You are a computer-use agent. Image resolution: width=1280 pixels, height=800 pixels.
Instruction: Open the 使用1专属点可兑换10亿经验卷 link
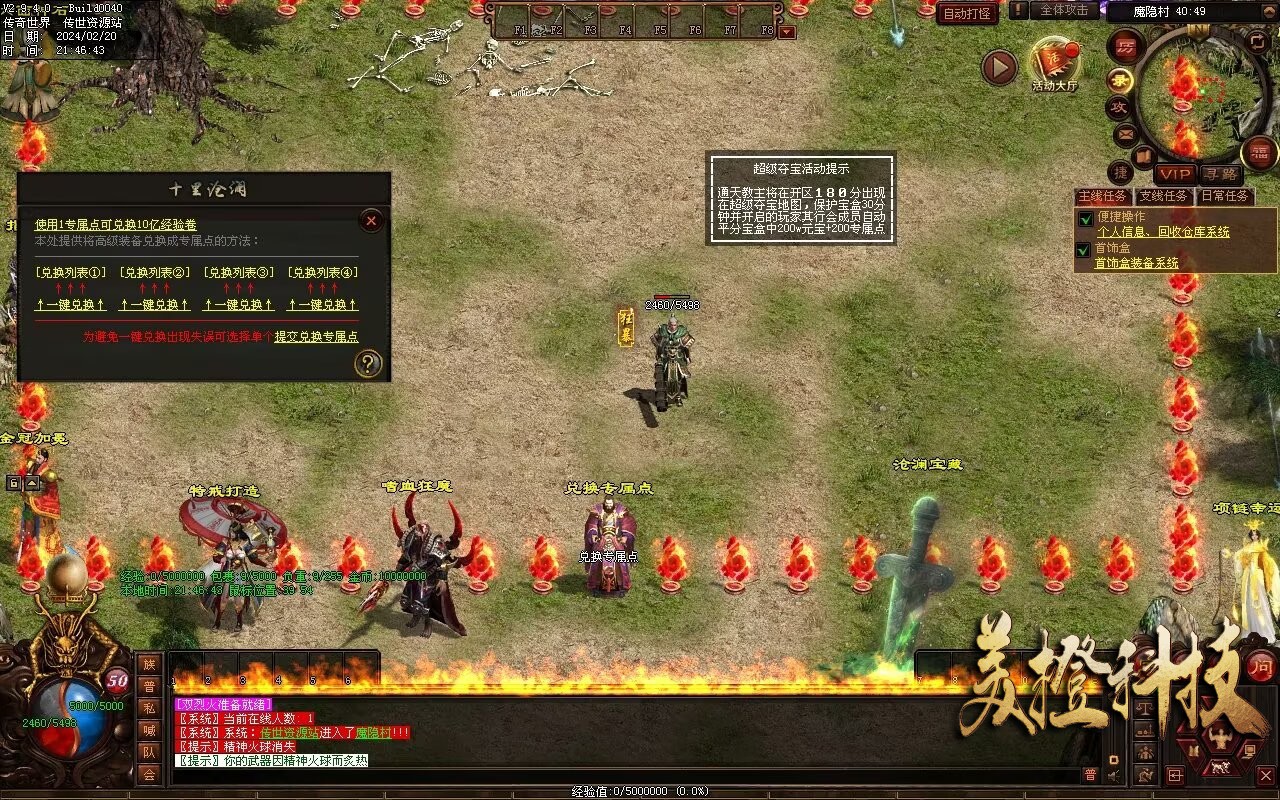click(116, 225)
